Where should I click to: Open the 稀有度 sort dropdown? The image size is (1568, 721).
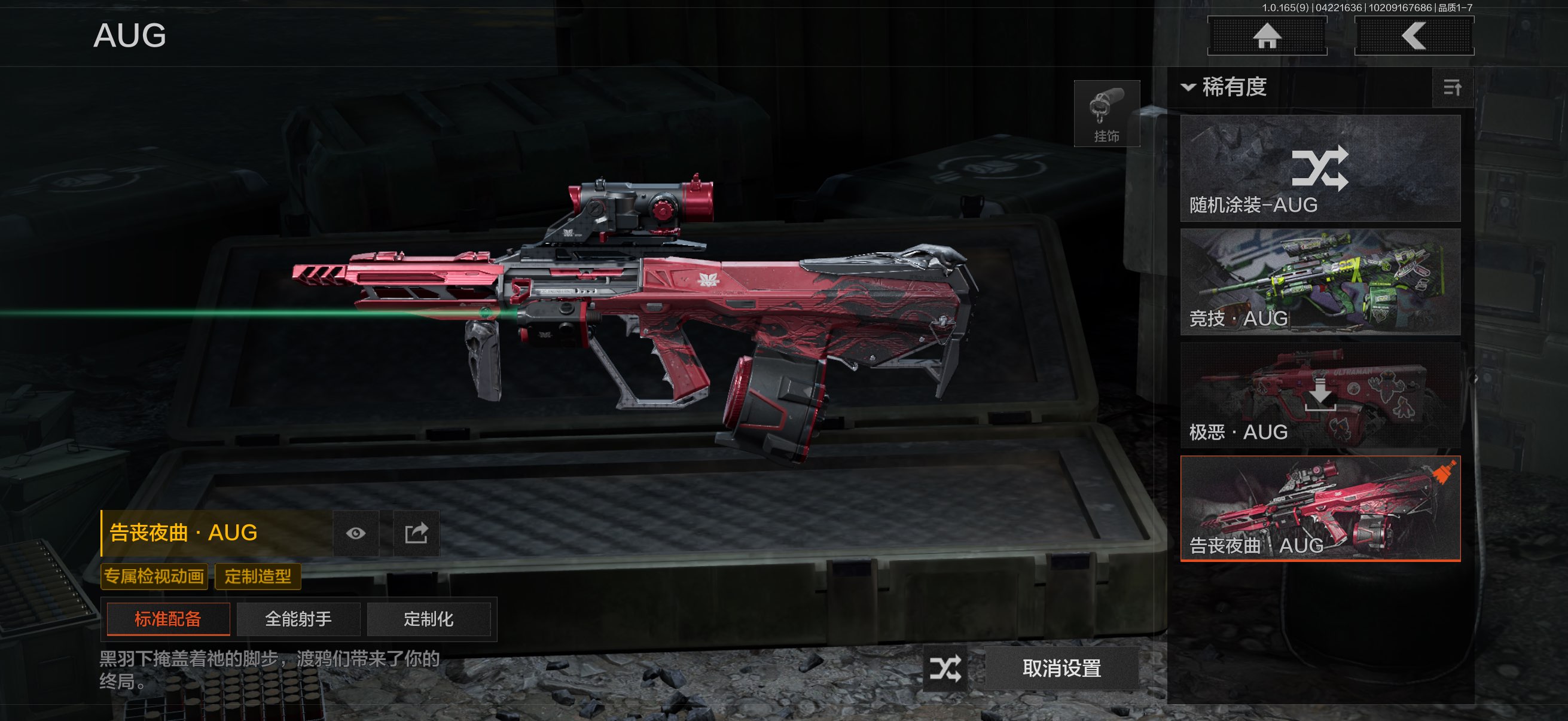coord(1225,87)
